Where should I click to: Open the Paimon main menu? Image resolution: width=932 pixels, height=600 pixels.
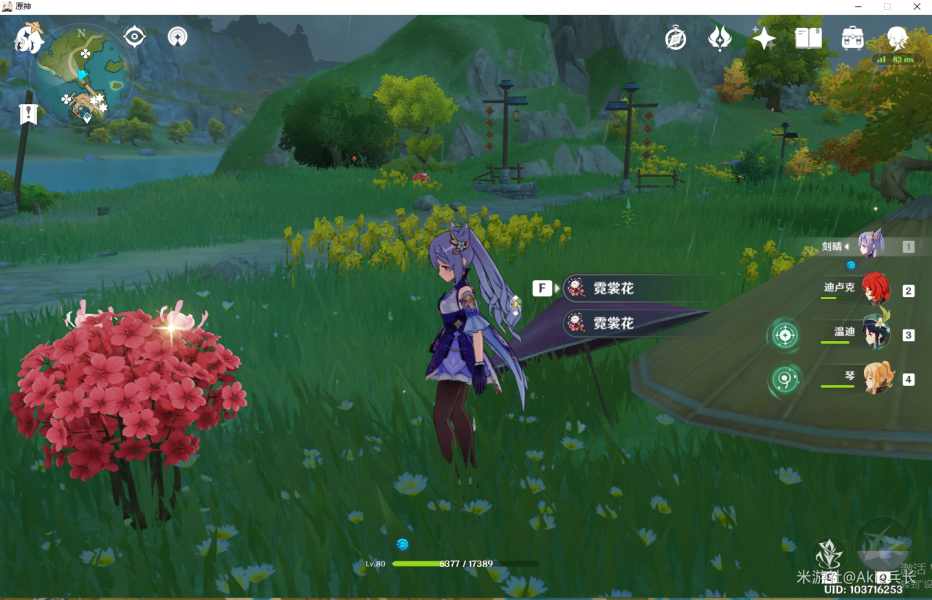pos(30,40)
